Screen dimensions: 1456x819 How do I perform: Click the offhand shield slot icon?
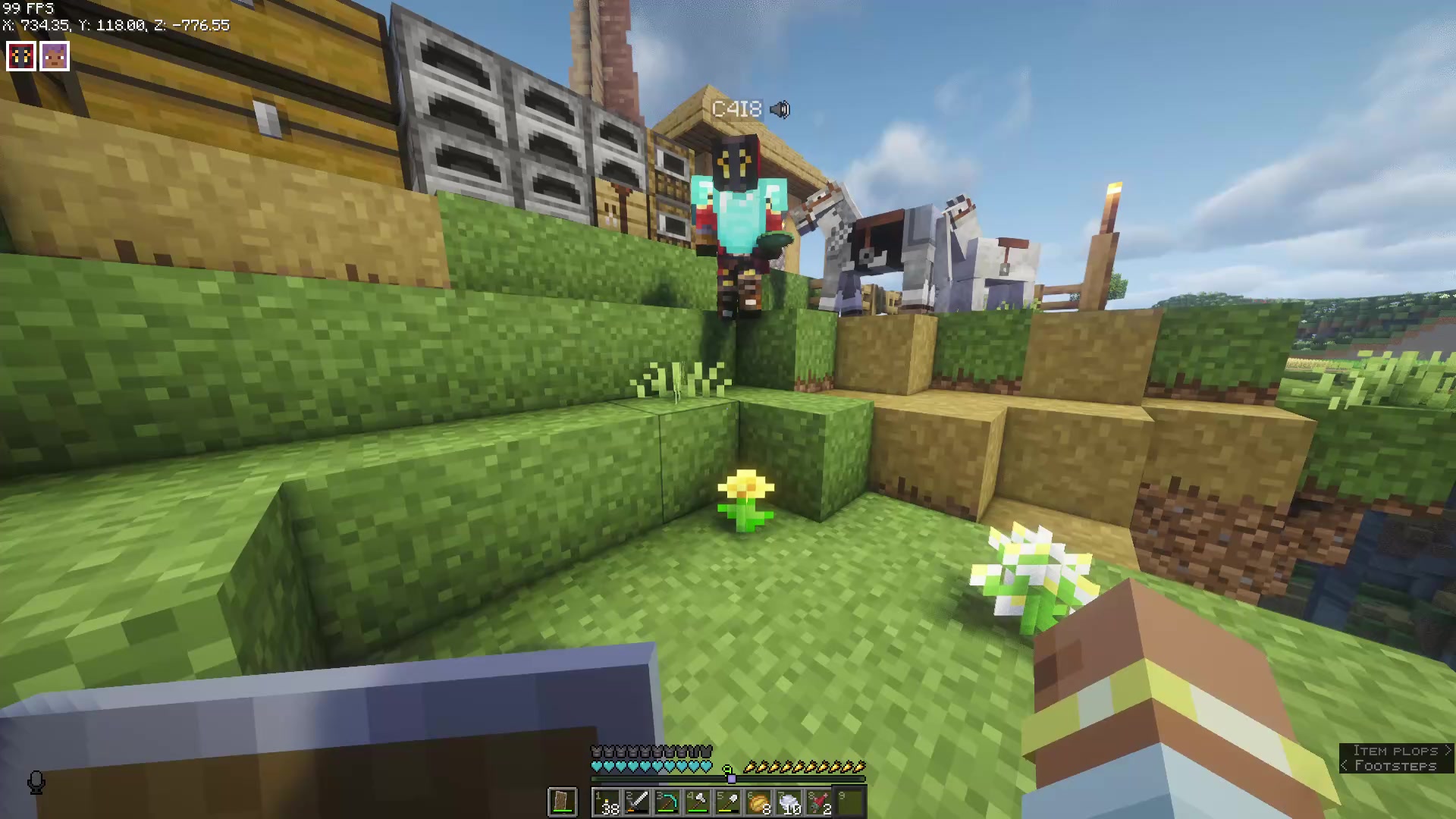pyautogui.click(x=562, y=802)
